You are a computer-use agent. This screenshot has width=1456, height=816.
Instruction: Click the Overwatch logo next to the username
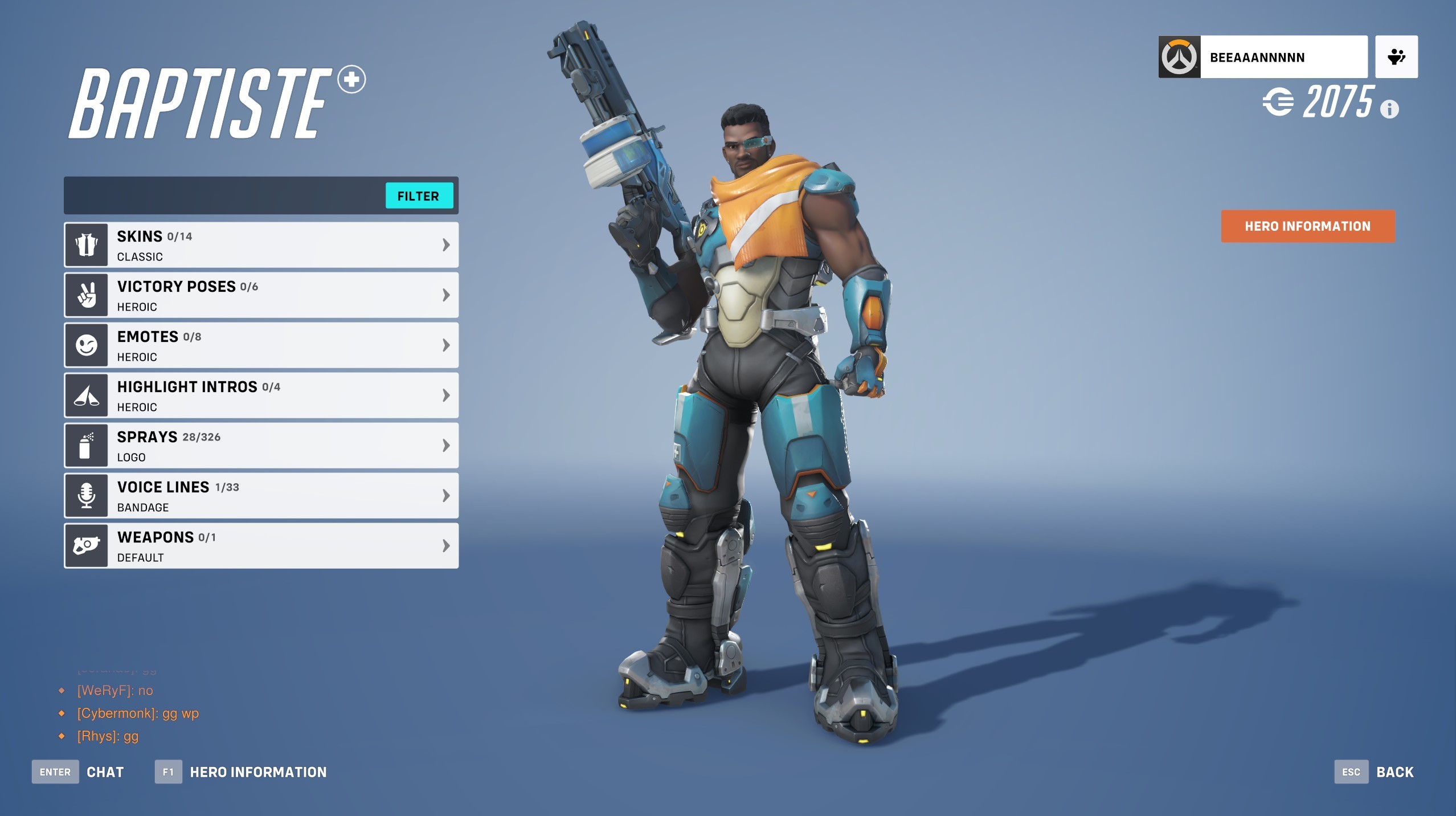tap(1180, 56)
